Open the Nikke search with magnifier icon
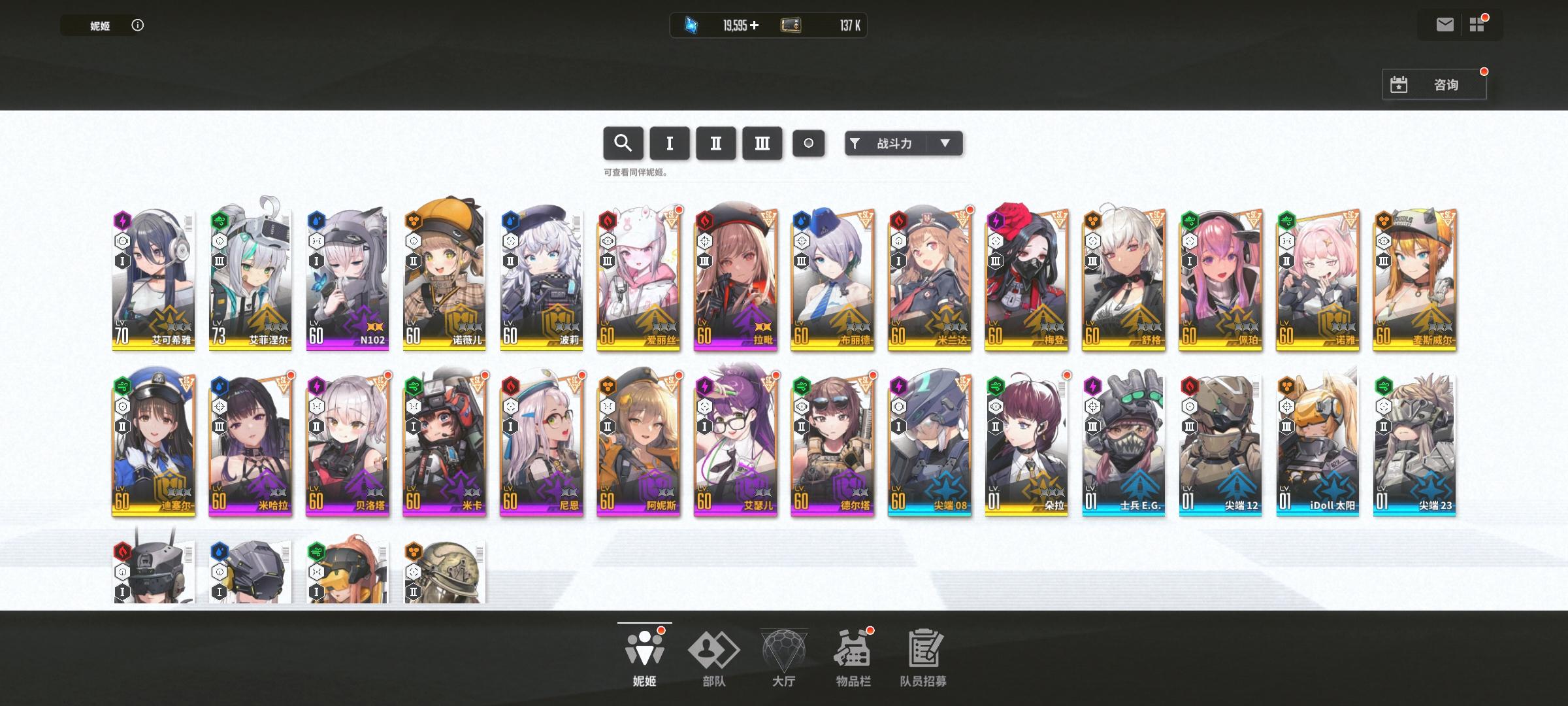Image resolution: width=1568 pixels, height=706 pixels. coord(623,143)
